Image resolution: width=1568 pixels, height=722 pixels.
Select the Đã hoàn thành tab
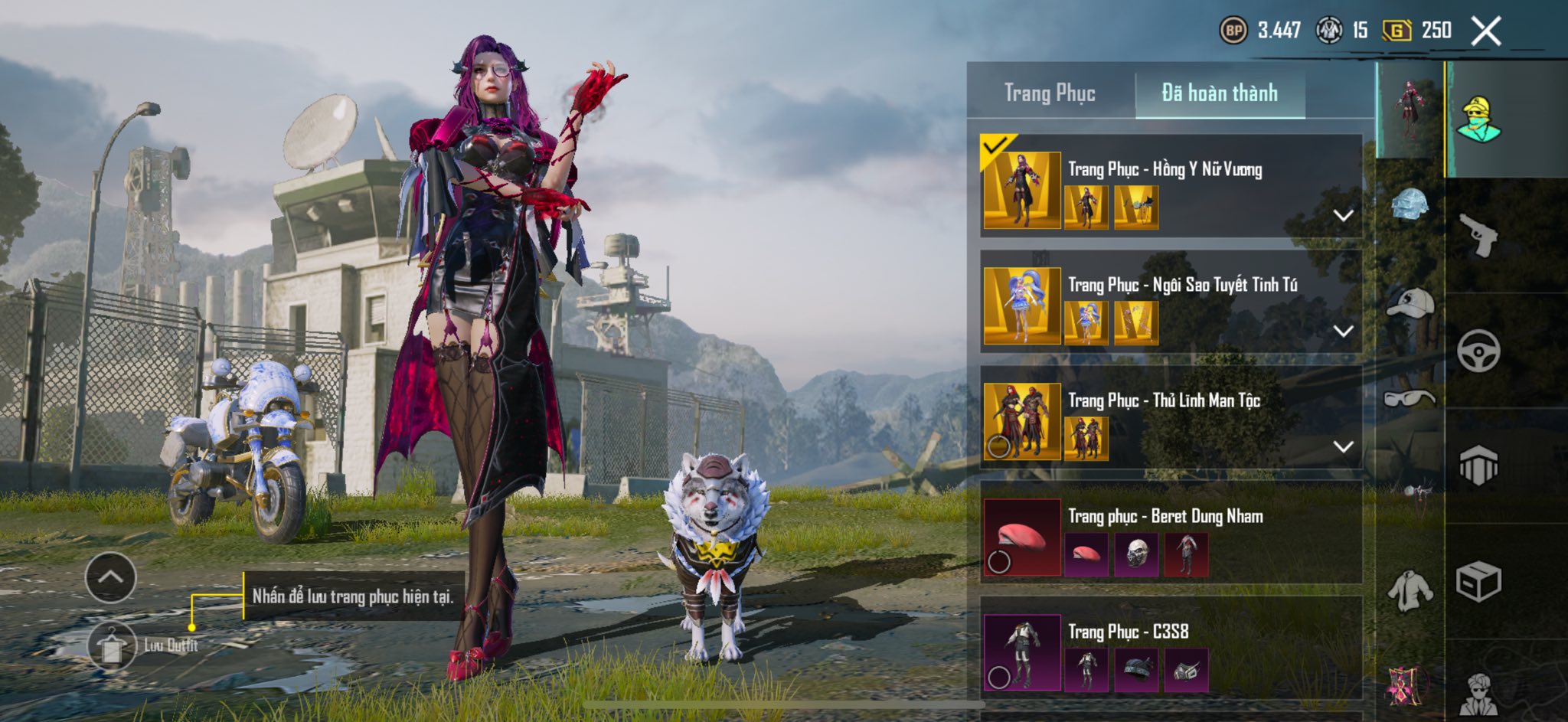pyautogui.click(x=1220, y=93)
